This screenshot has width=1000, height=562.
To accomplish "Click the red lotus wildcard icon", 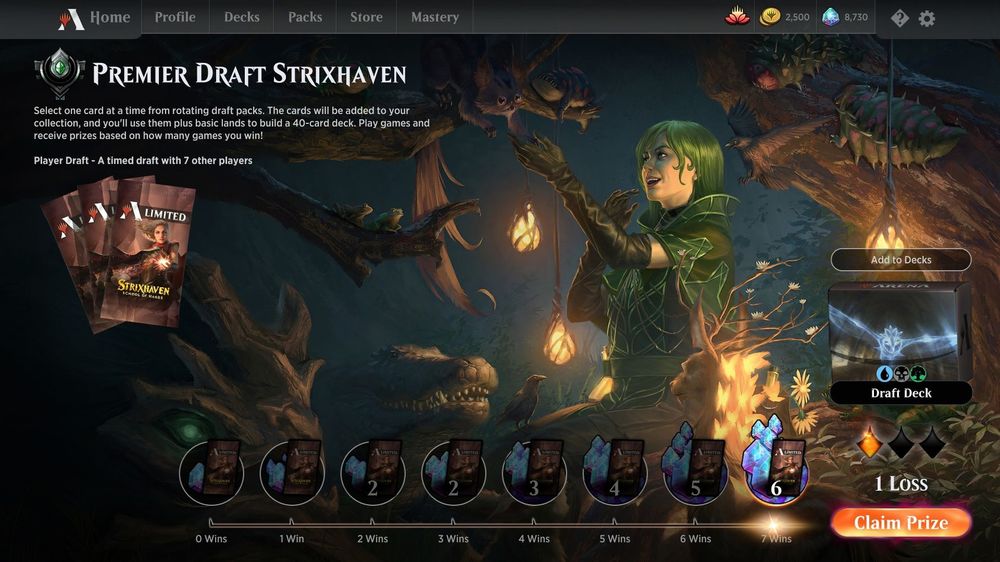I will 737,17.
